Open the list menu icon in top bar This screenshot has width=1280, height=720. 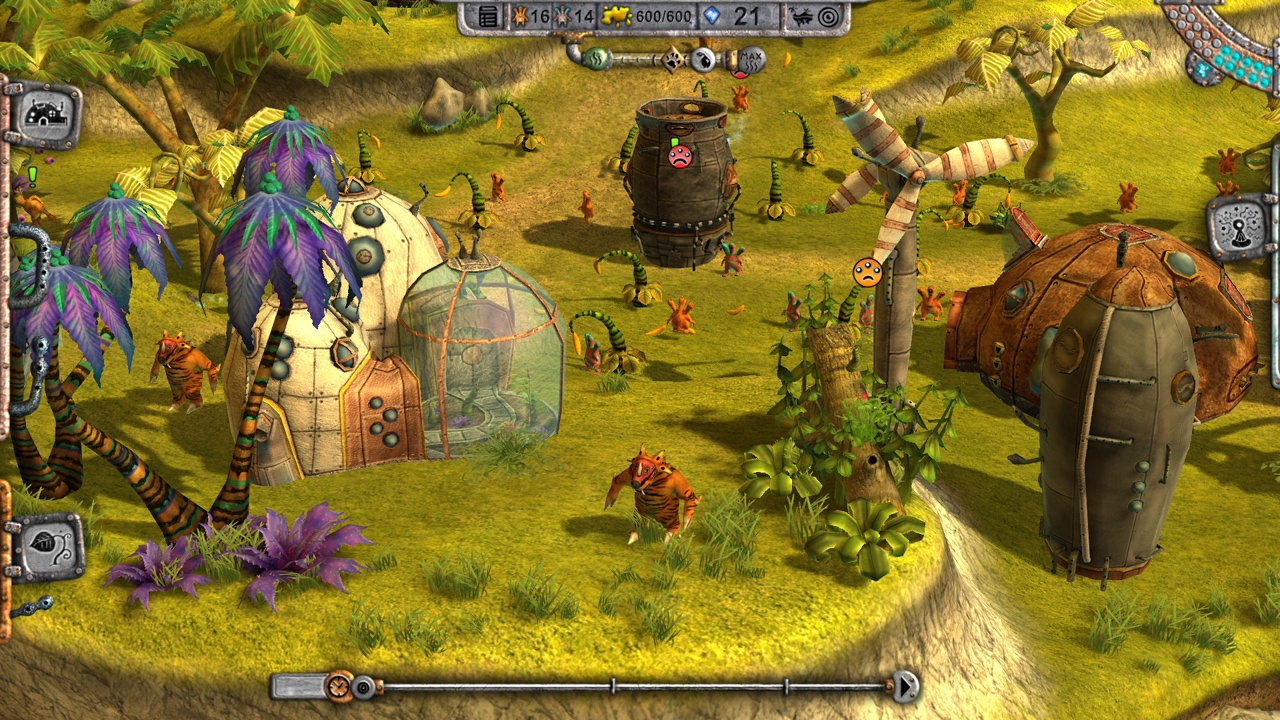coord(488,16)
